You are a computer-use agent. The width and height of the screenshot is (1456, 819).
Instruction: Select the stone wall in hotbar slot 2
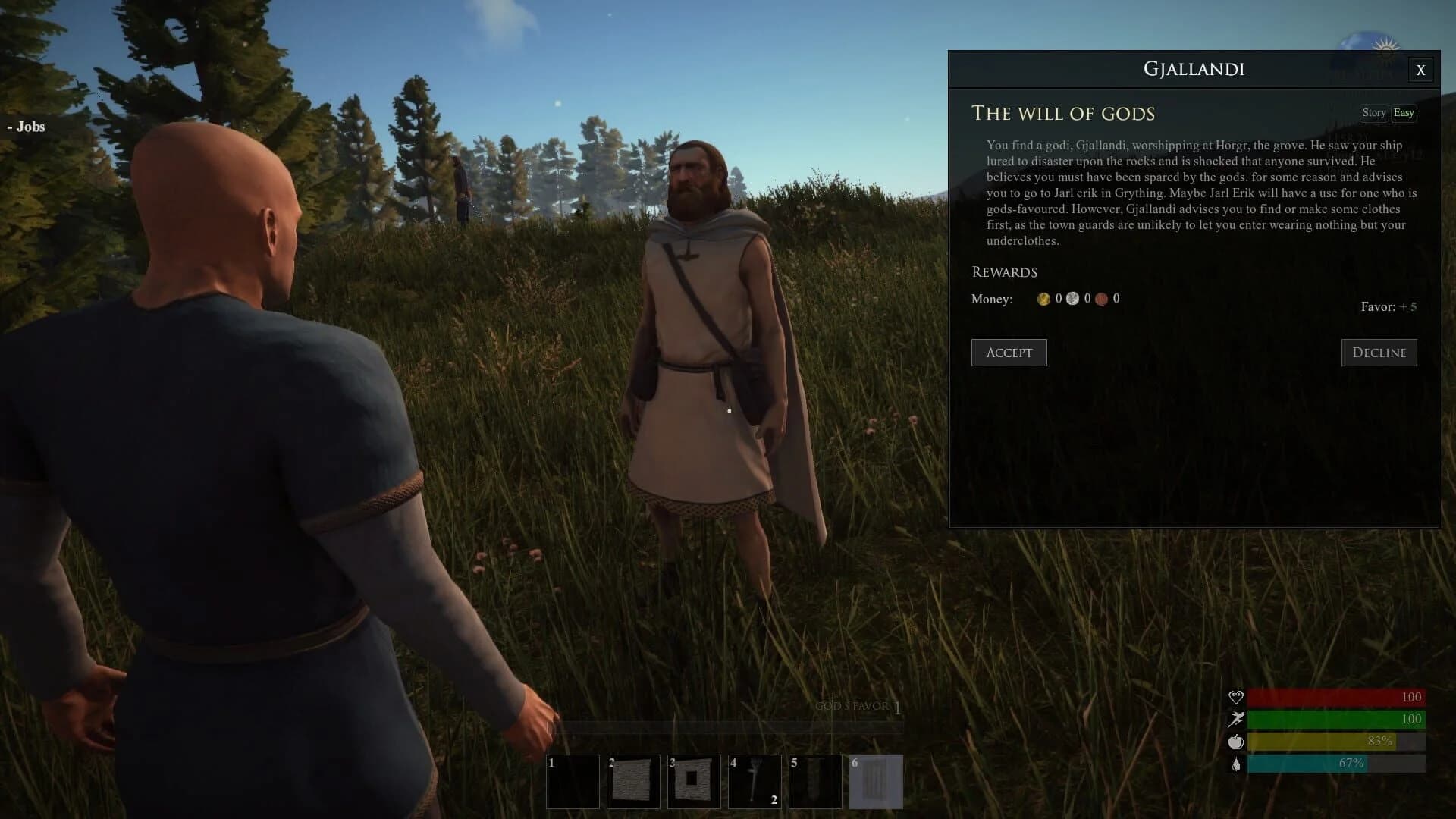tap(633, 781)
